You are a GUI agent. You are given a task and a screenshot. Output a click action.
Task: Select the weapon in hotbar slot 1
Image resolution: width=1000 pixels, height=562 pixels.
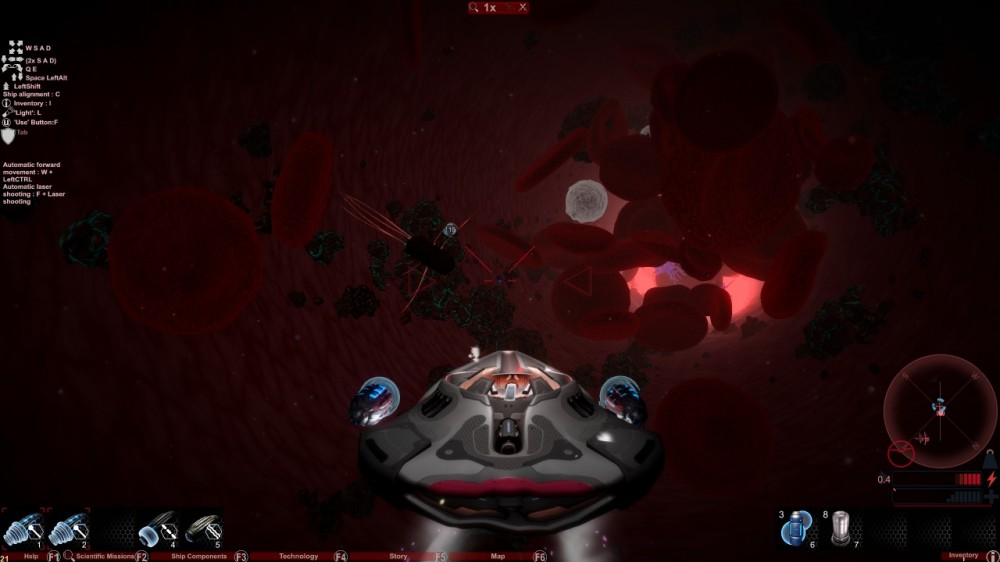[22, 528]
